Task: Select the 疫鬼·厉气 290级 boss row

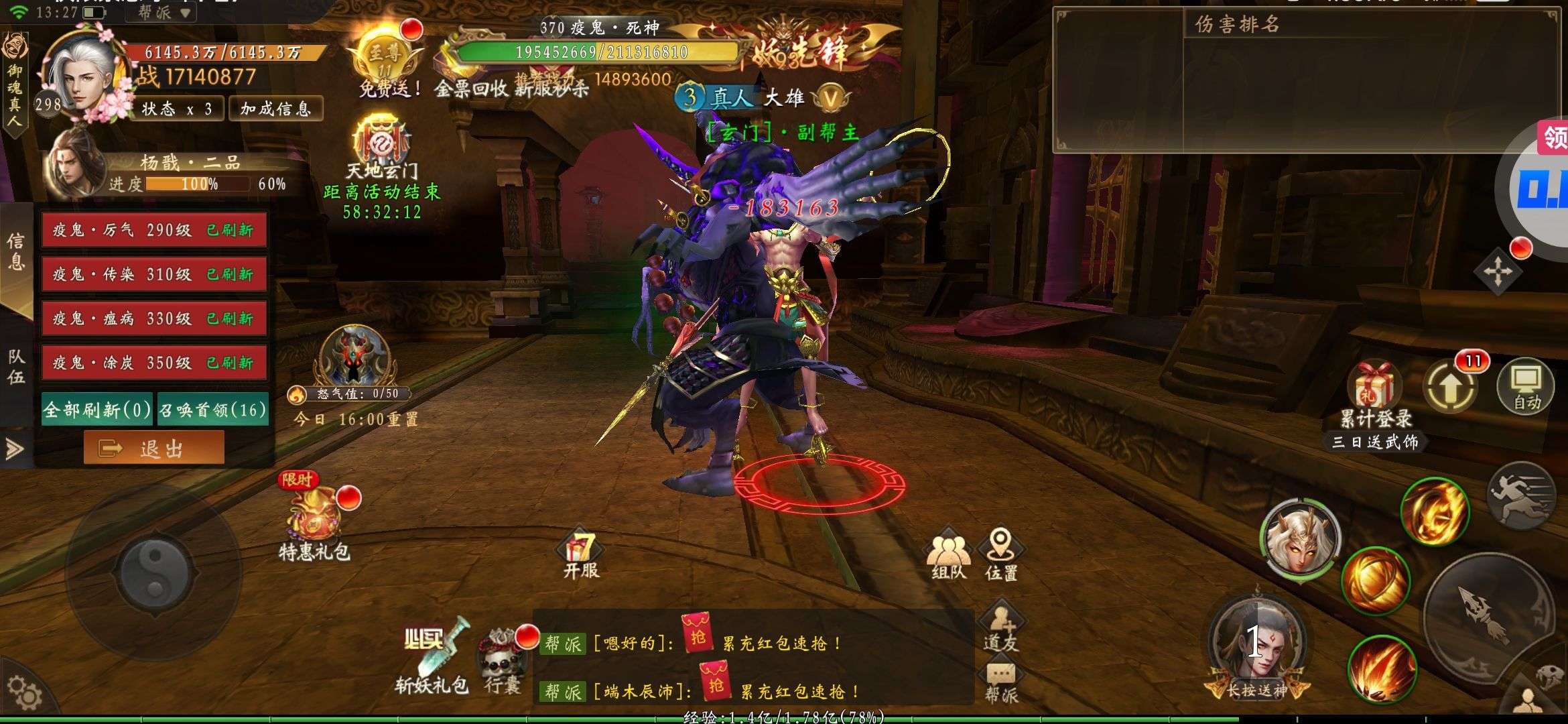Action: click(154, 230)
